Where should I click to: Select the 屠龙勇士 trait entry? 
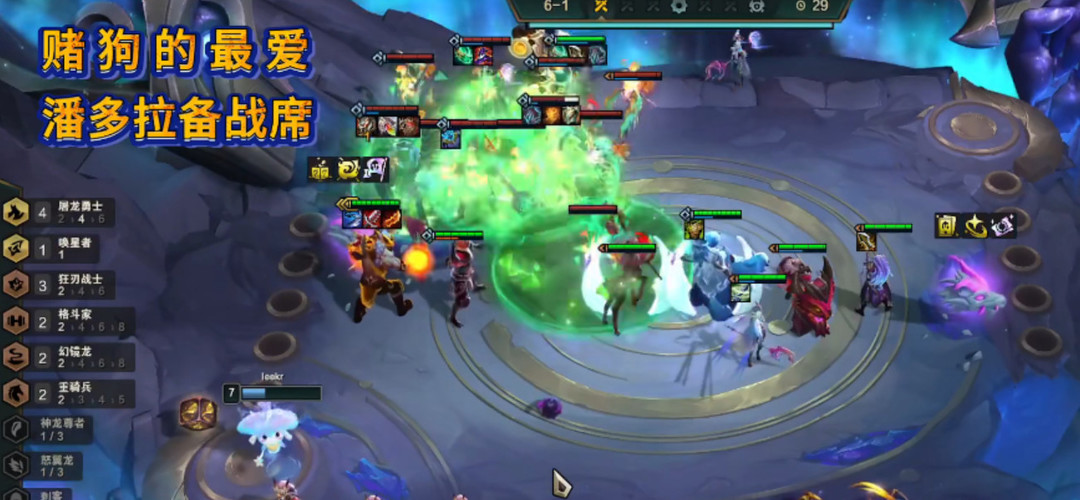[60, 213]
